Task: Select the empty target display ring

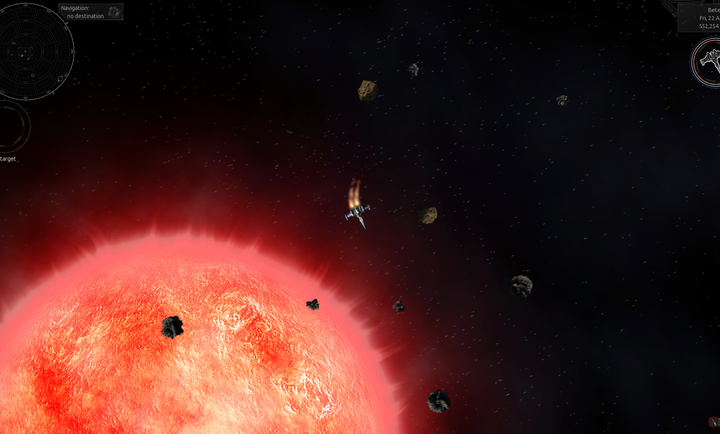Action: [12, 126]
